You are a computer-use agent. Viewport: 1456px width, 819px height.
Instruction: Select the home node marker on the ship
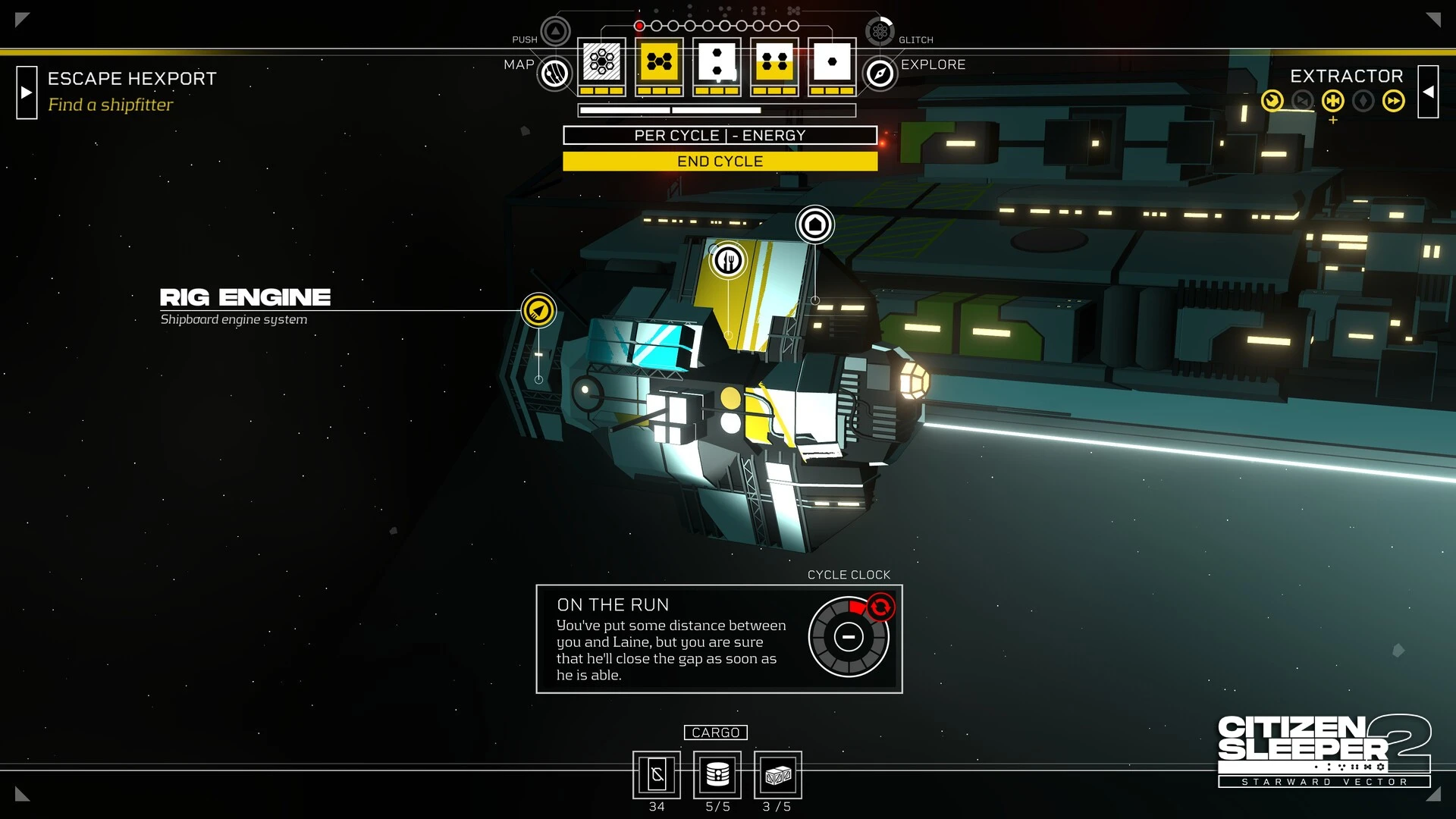[814, 224]
